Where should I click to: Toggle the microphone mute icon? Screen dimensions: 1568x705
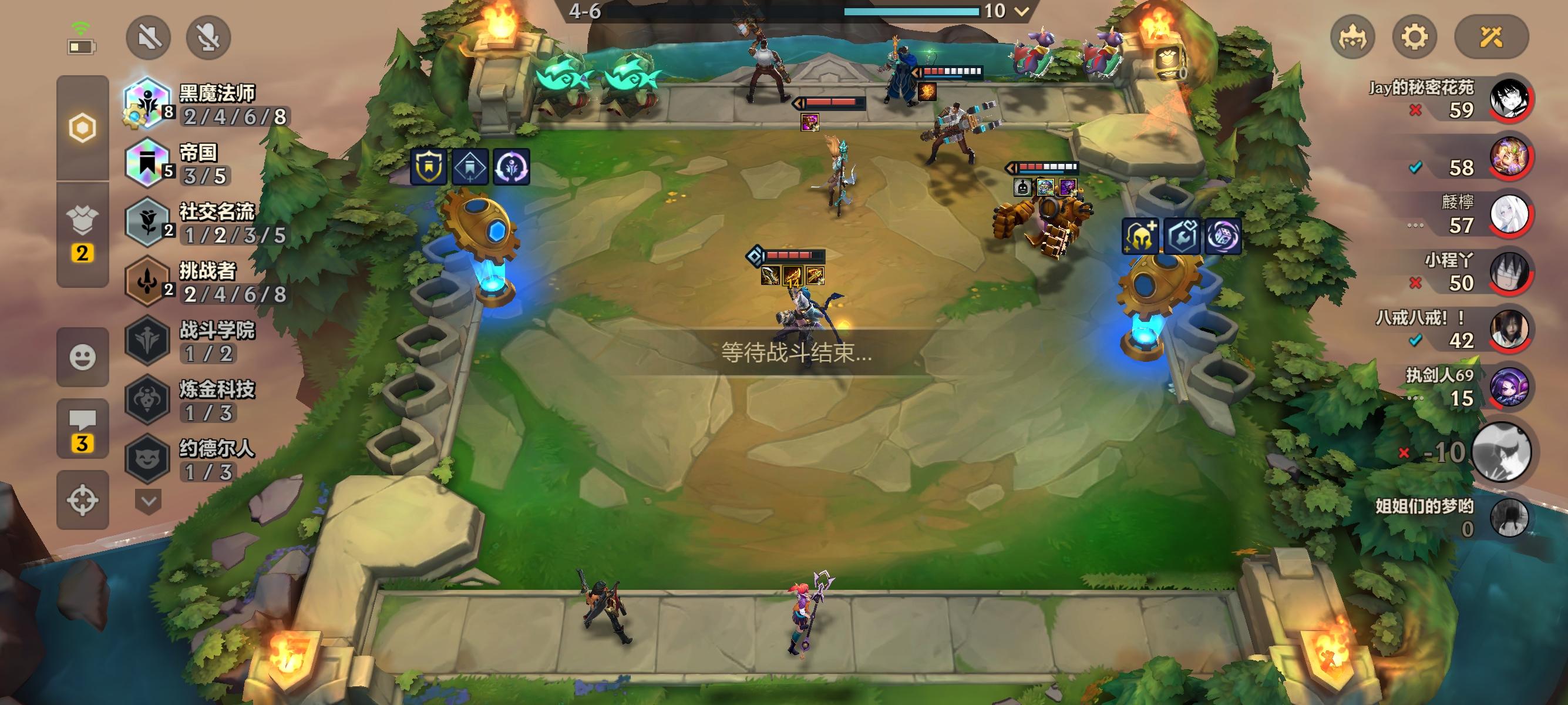[208, 37]
